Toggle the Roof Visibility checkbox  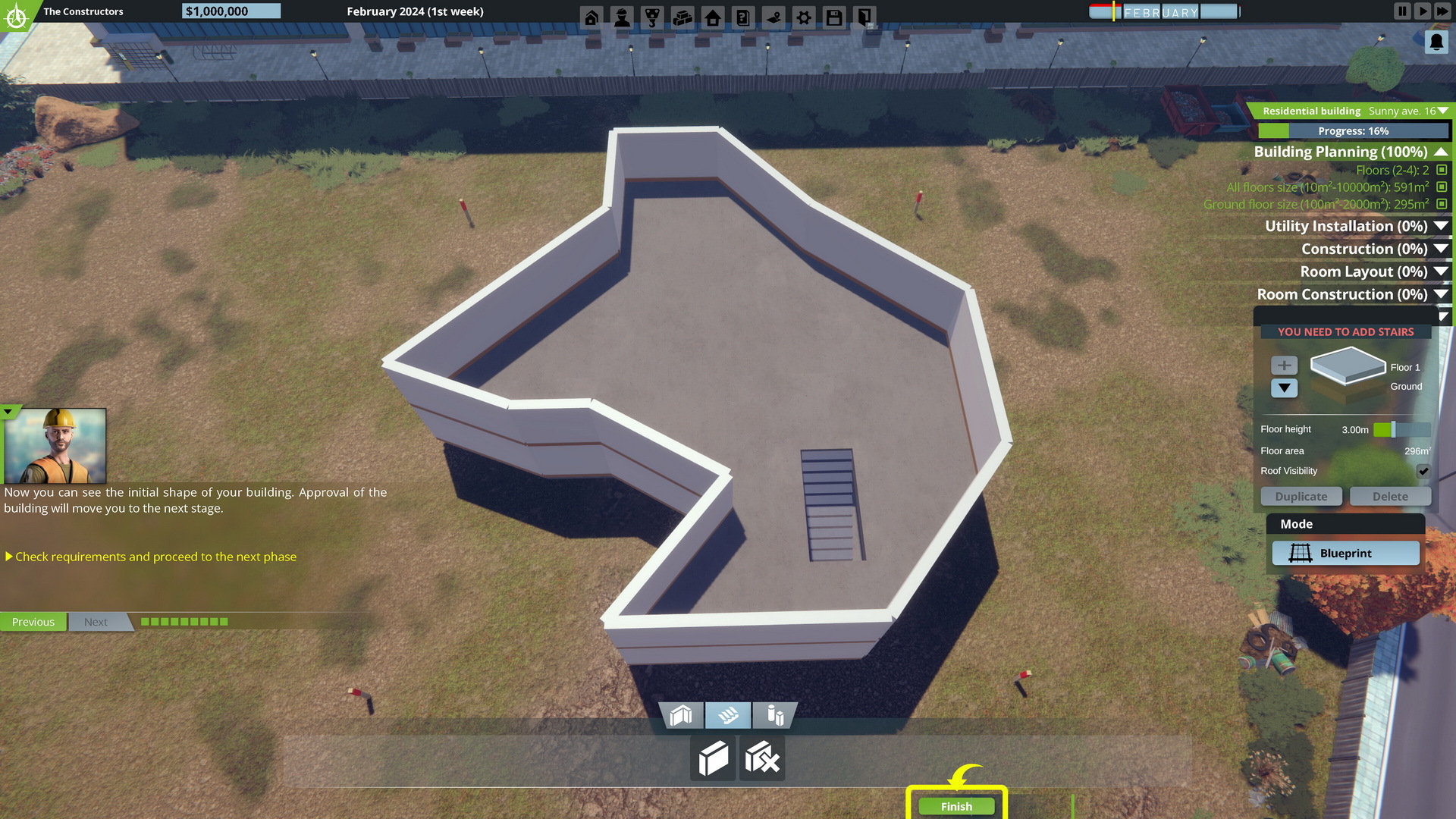[x=1424, y=471]
